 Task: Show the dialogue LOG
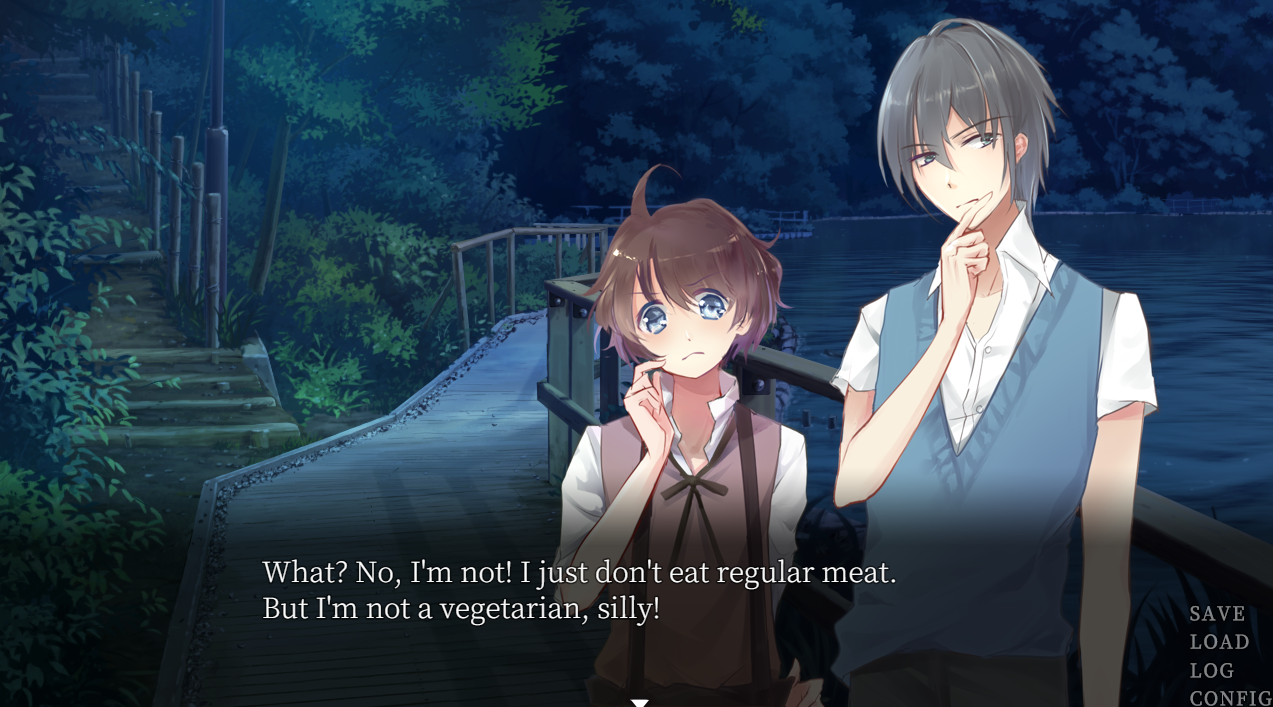tap(1211, 670)
